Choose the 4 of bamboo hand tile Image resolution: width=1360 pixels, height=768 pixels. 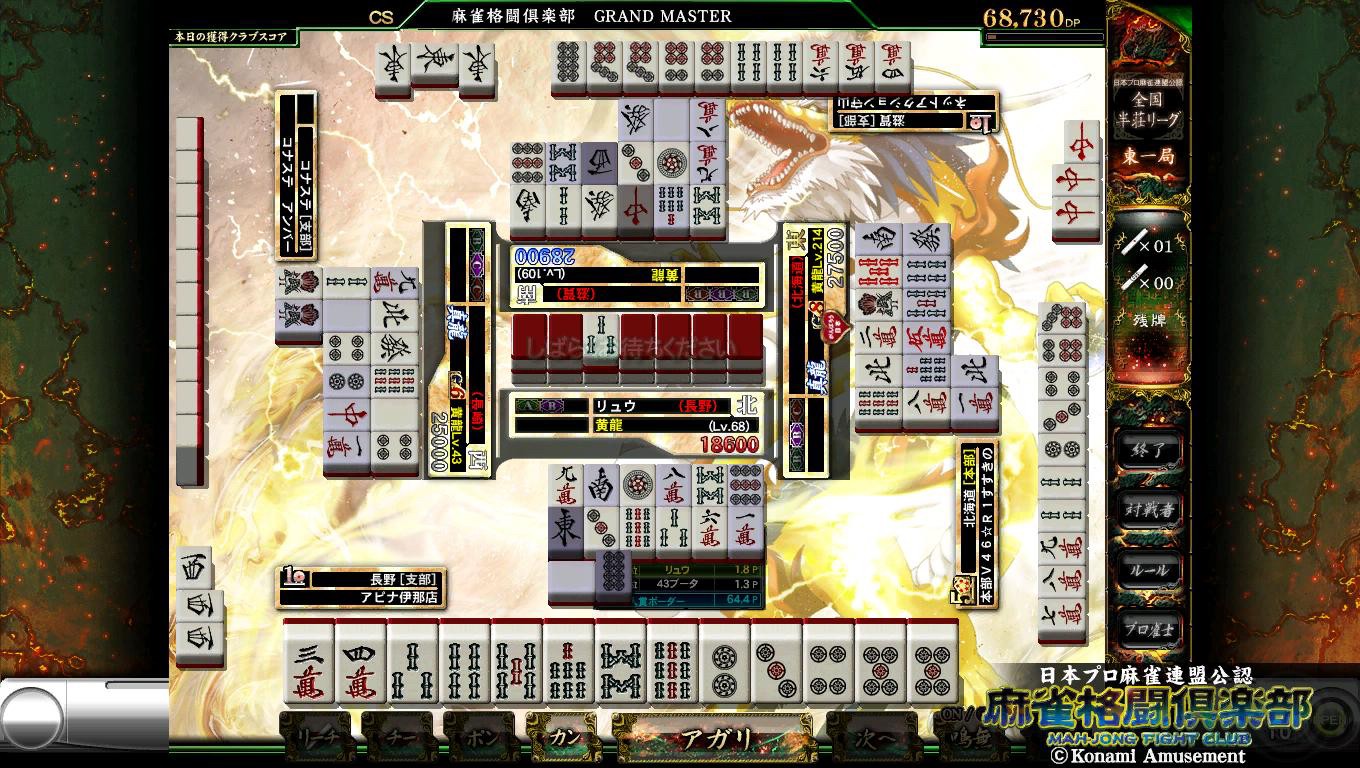click(x=465, y=663)
